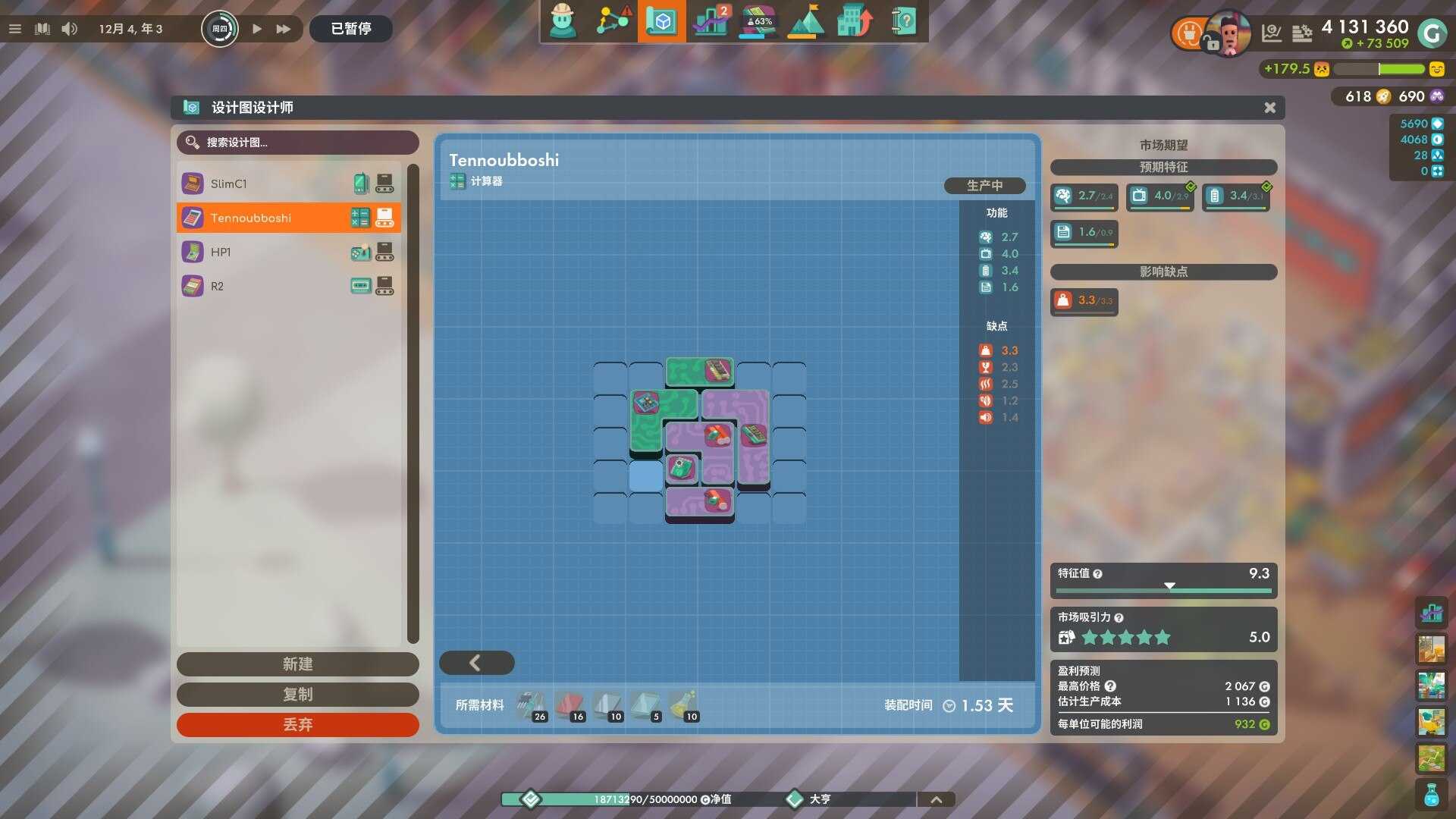1456x819 pixels.
Task: Go back with the left arrow button
Action: 476,663
